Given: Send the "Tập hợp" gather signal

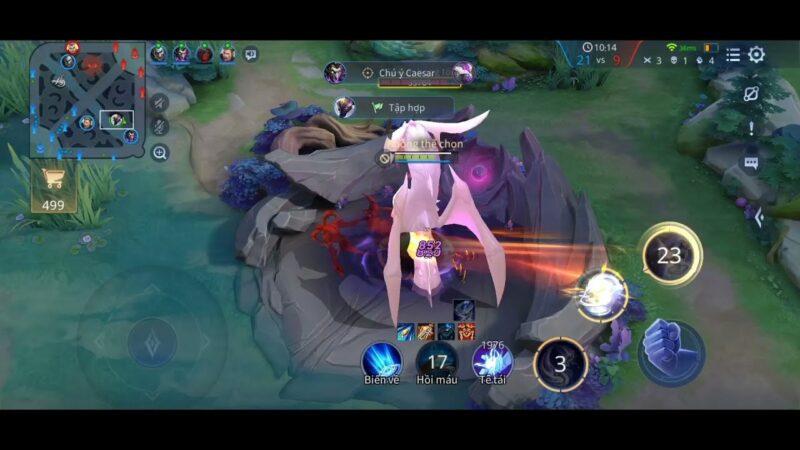Looking at the screenshot, I should tap(398, 106).
